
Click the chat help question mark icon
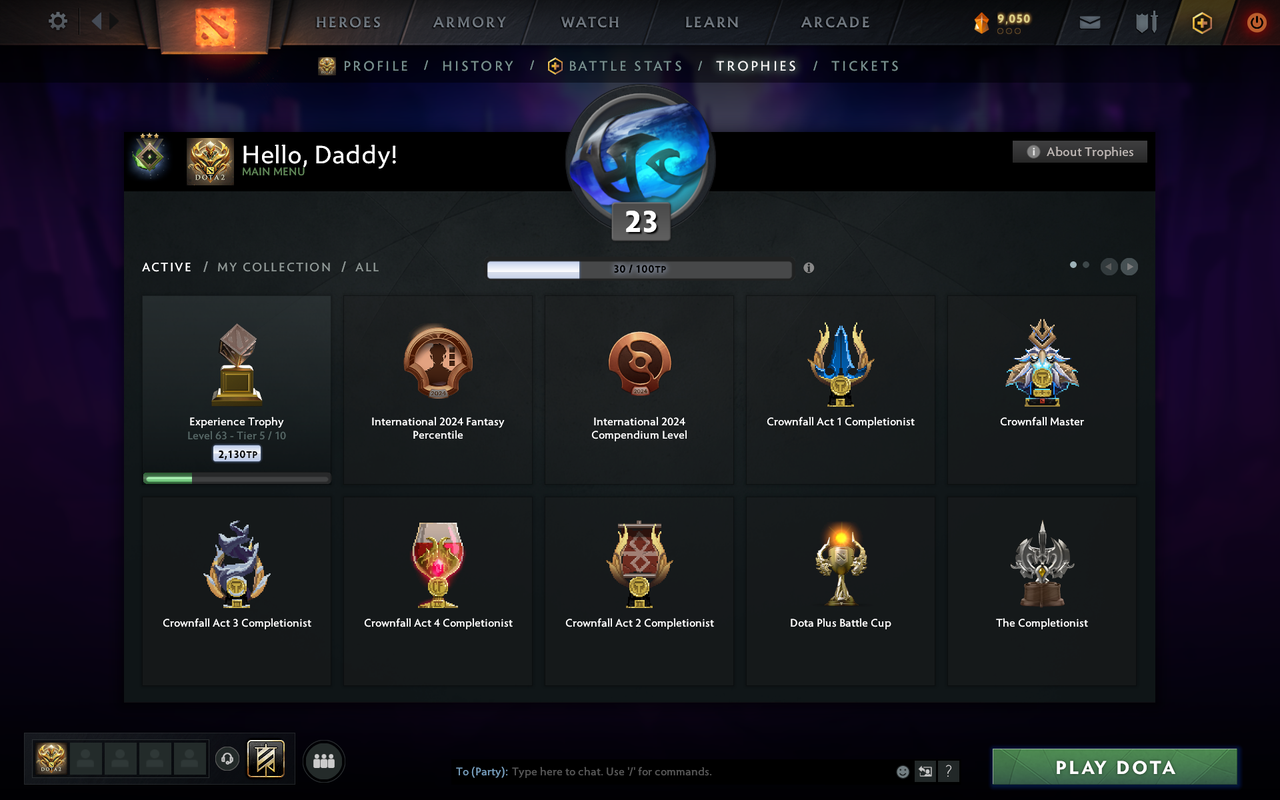(948, 771)
